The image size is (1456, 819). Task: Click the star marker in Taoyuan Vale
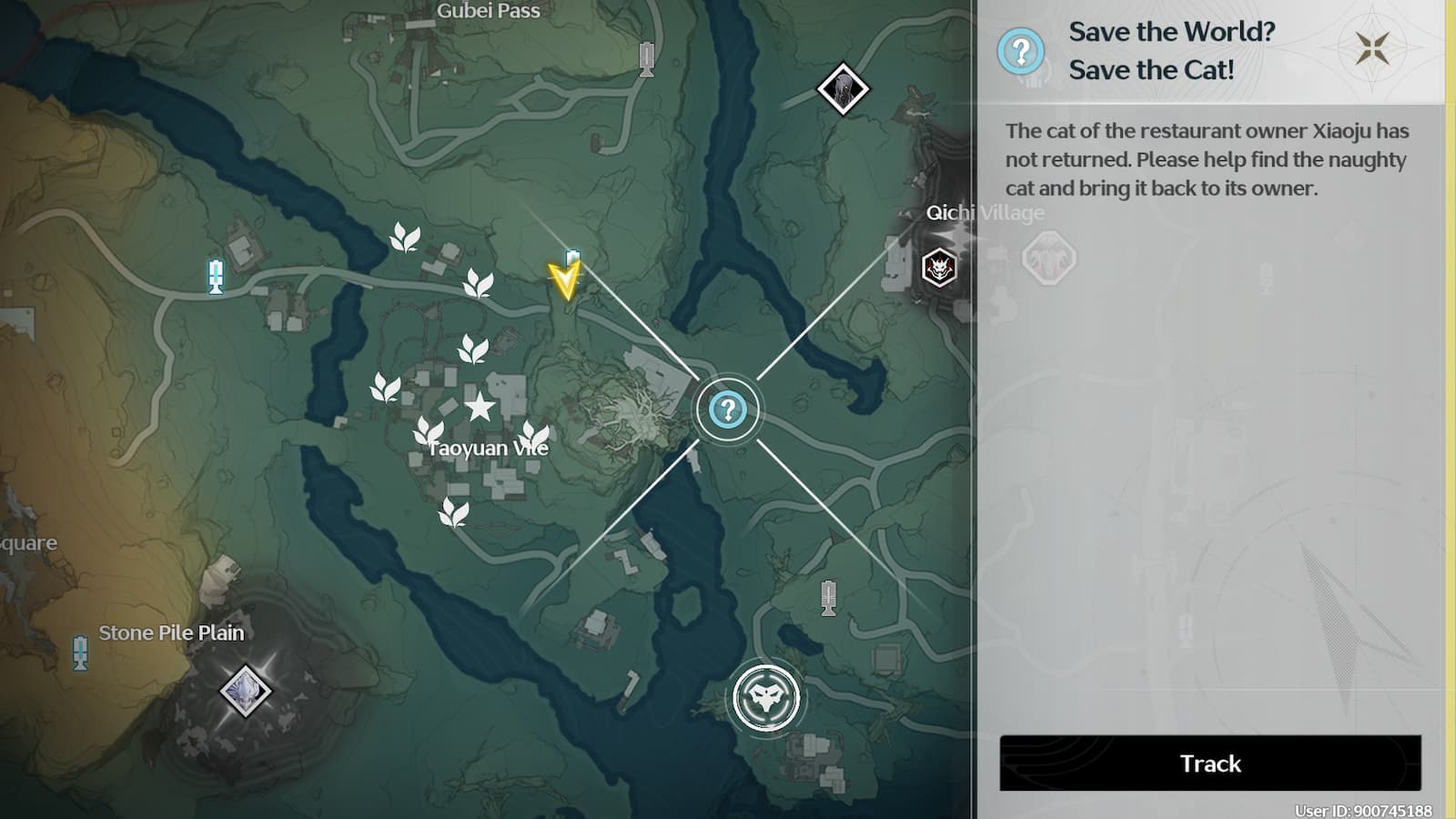click(x=480, y=407)
